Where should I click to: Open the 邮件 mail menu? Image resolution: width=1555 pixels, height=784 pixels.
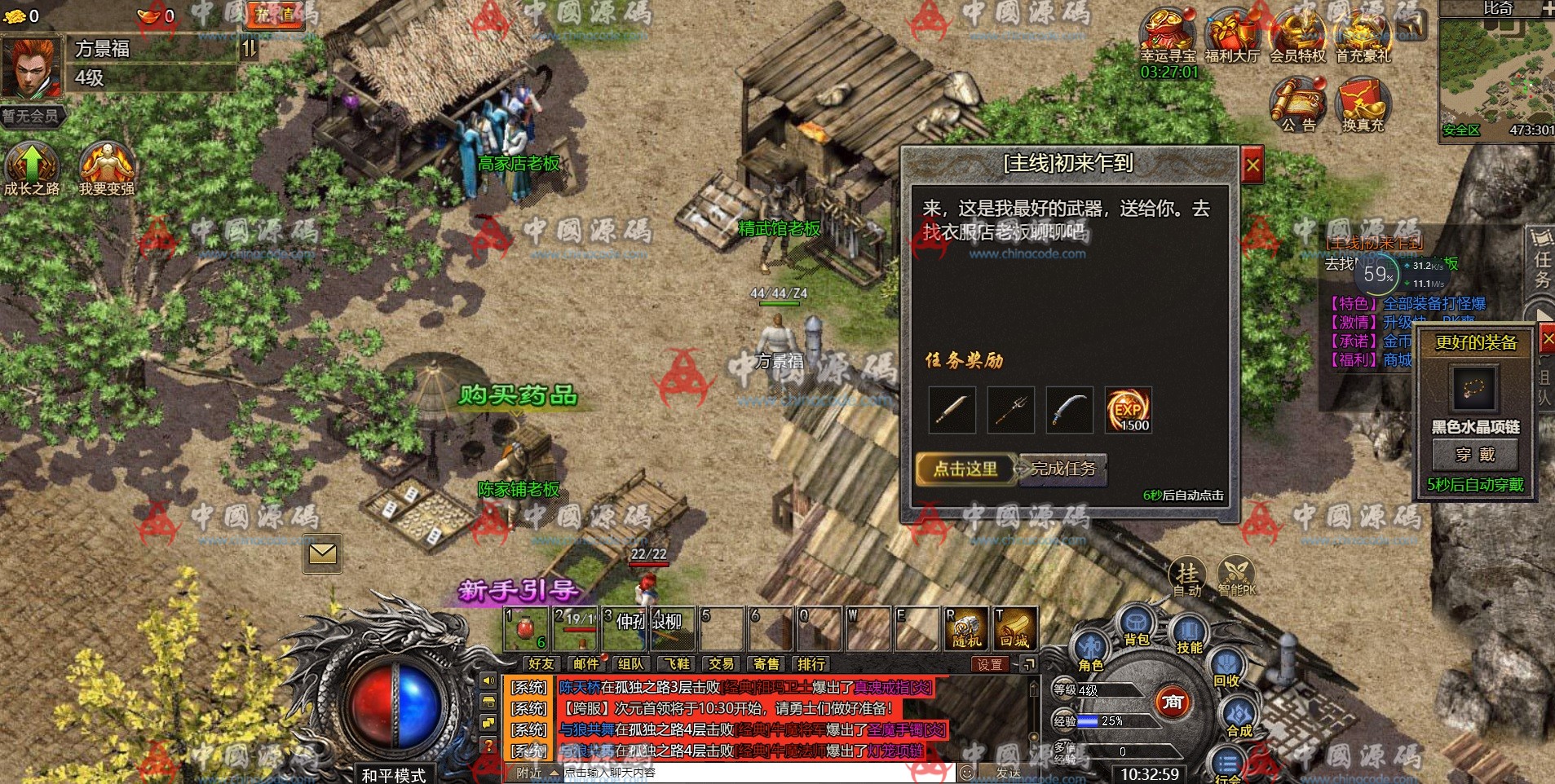click(x=585, y=664)
